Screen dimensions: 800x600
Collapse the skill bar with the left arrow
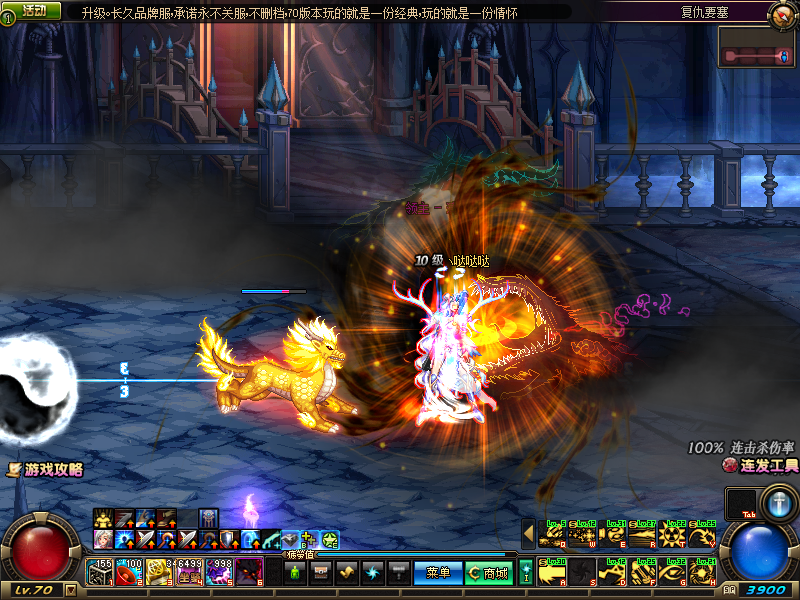(529, 534)
